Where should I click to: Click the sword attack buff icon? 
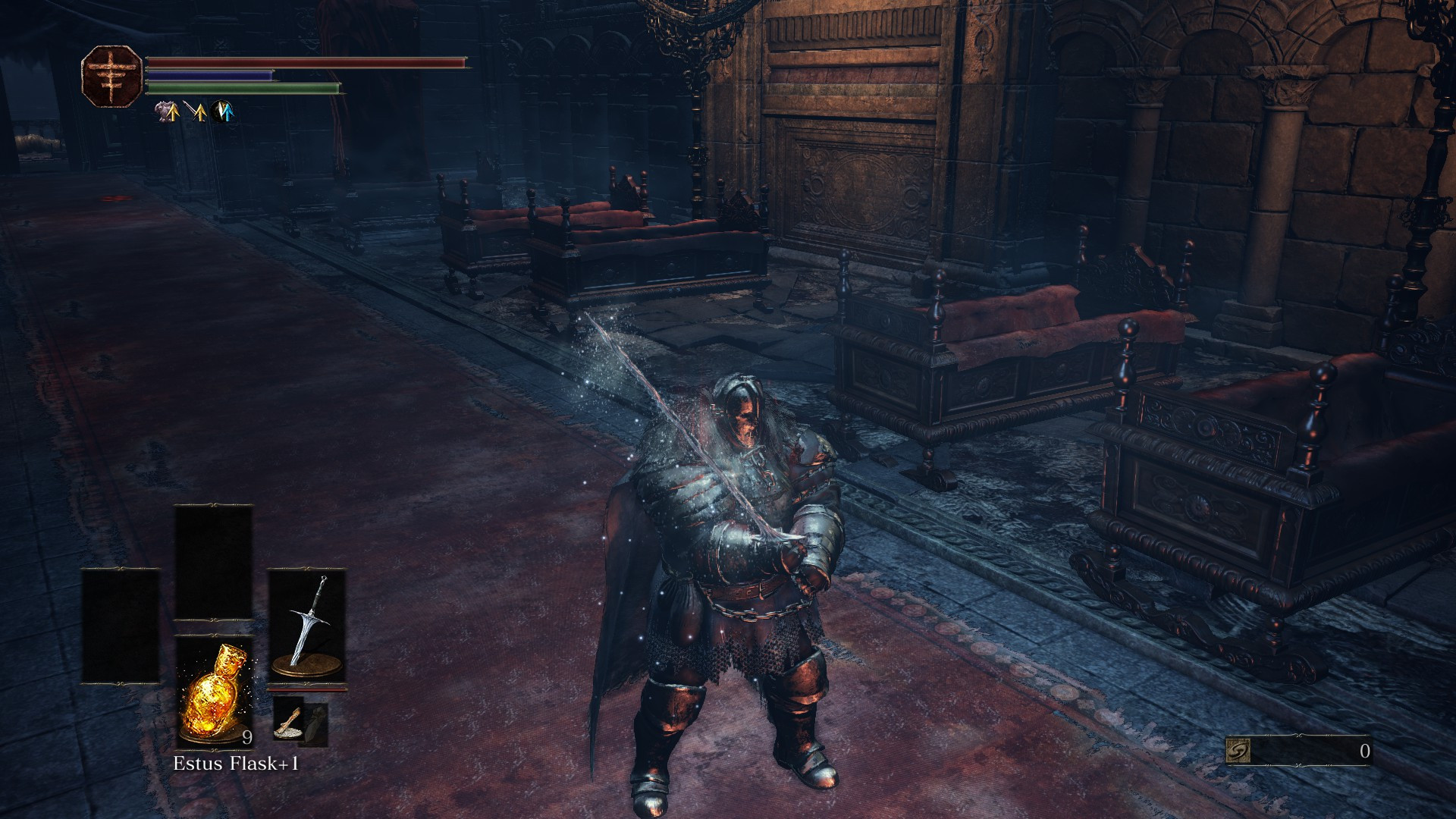[x=196, y=112]
